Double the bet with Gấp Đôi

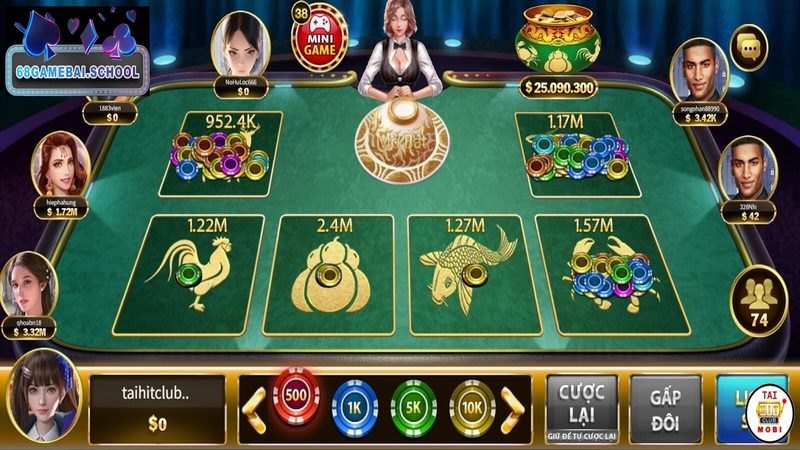(x=666, y=406)
